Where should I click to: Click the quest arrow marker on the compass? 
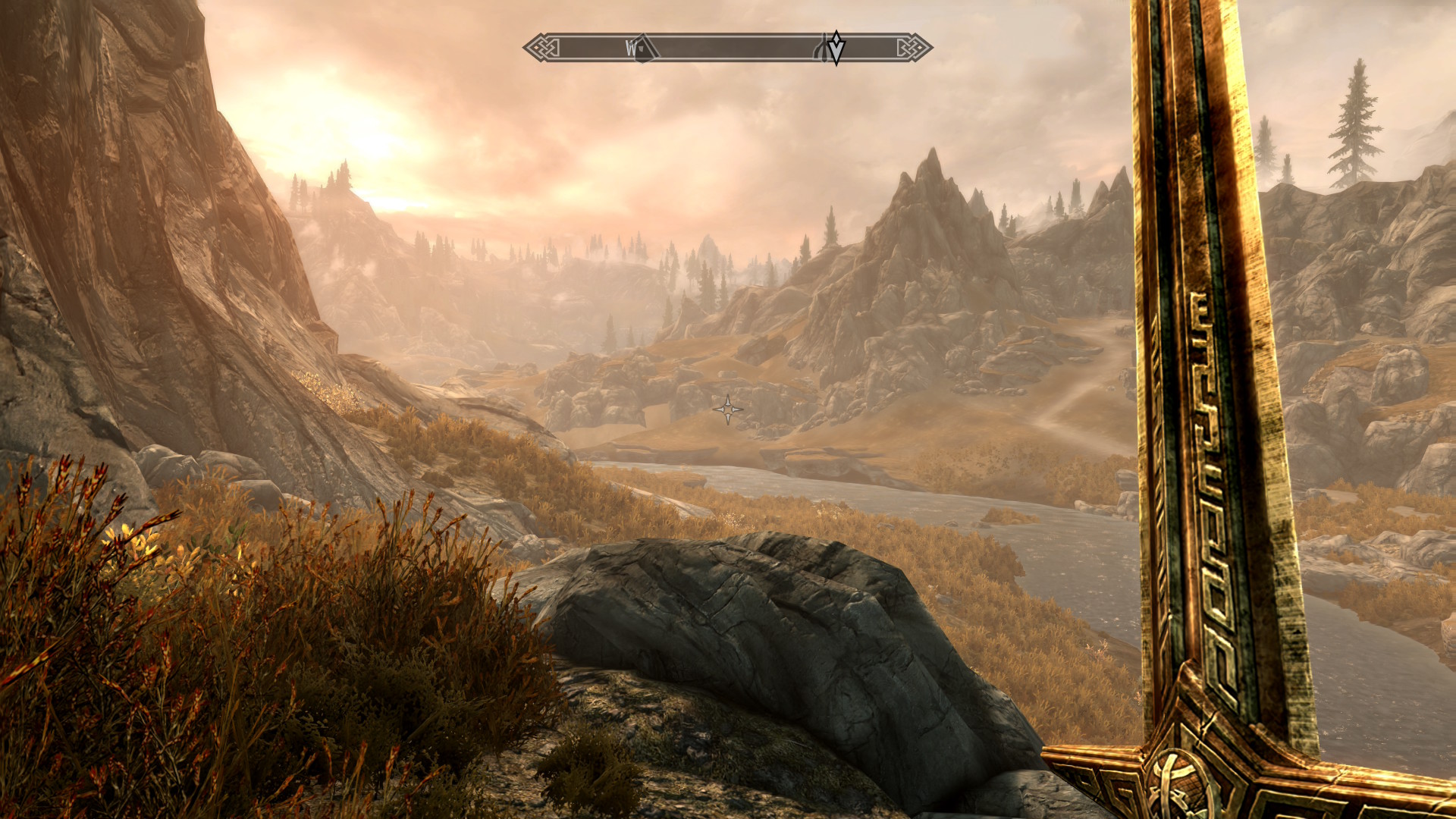tap(836, 48)
